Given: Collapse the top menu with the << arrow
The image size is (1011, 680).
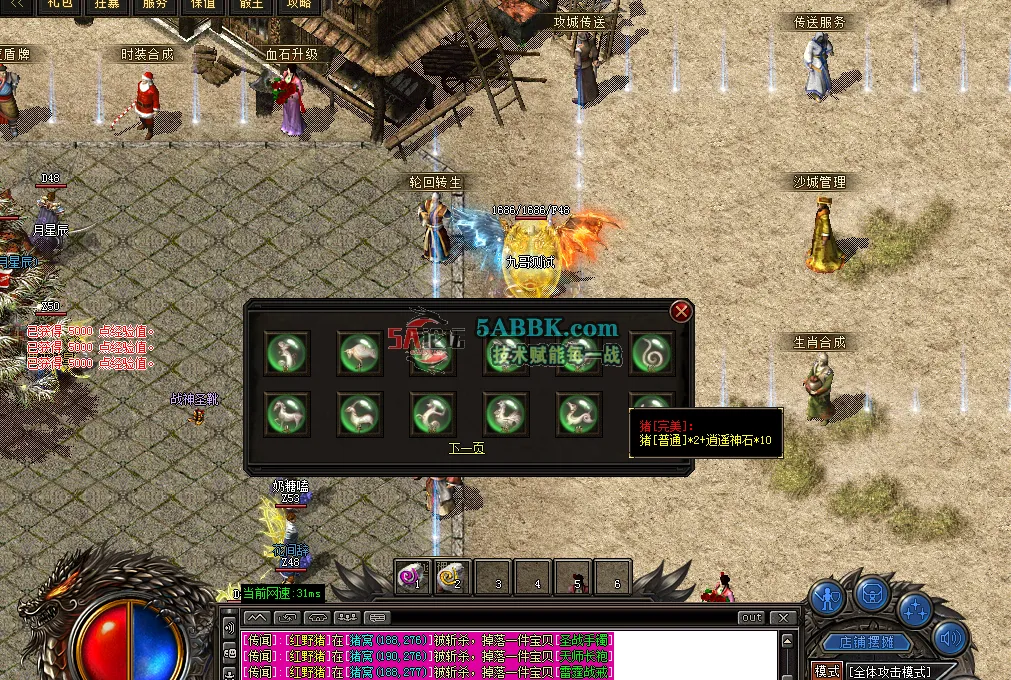Looking at the screenshot, I should [x=15, y=5].
